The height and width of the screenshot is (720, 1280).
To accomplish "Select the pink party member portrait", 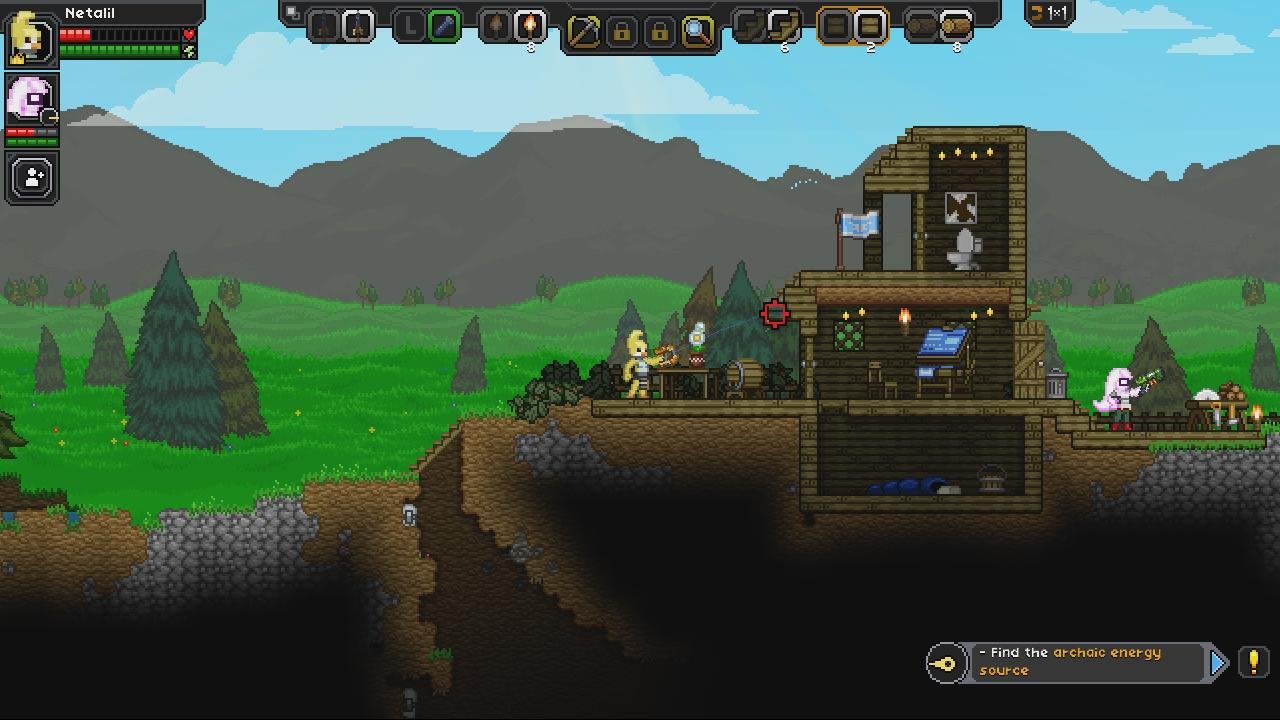I will [31, 101].
